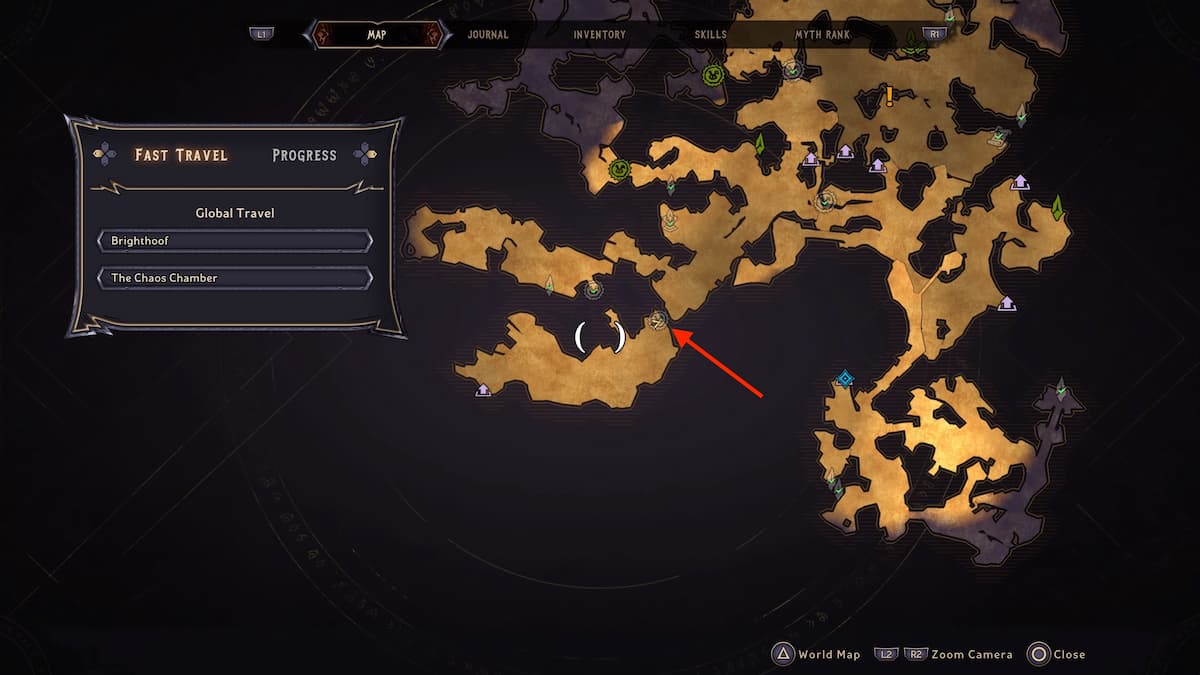Click the blue diamond map marker
This screenshot has height=675, width=1200.
[x=845, y=378]
